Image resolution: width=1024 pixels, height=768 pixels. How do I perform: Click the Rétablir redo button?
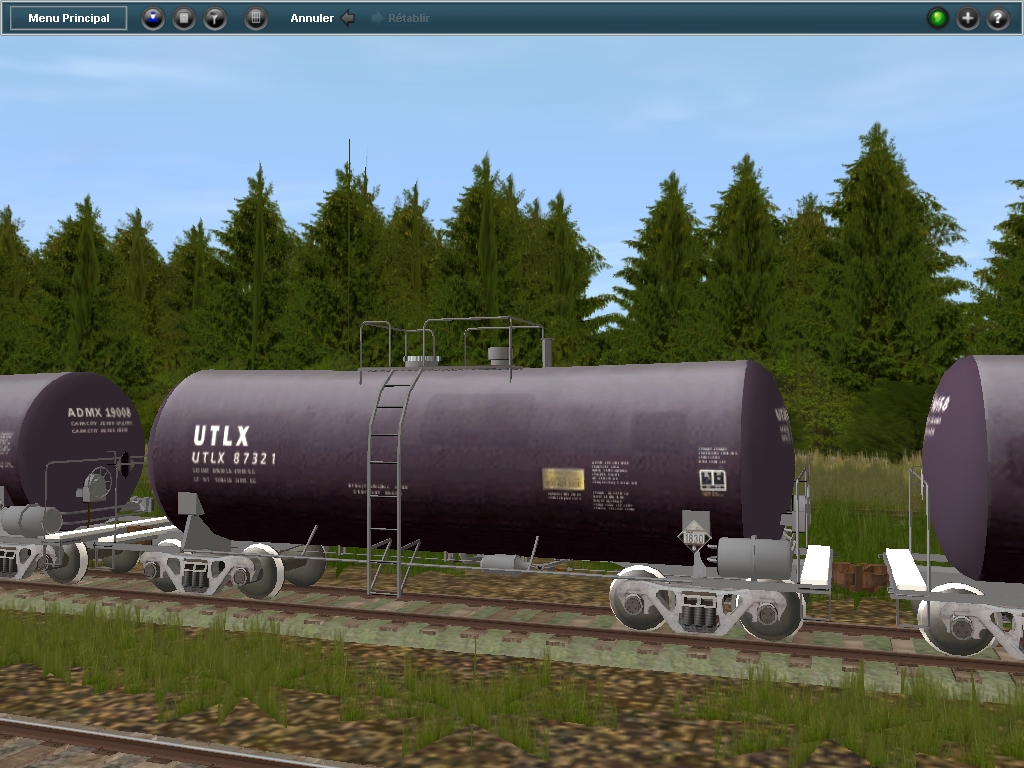click(400, 18)
